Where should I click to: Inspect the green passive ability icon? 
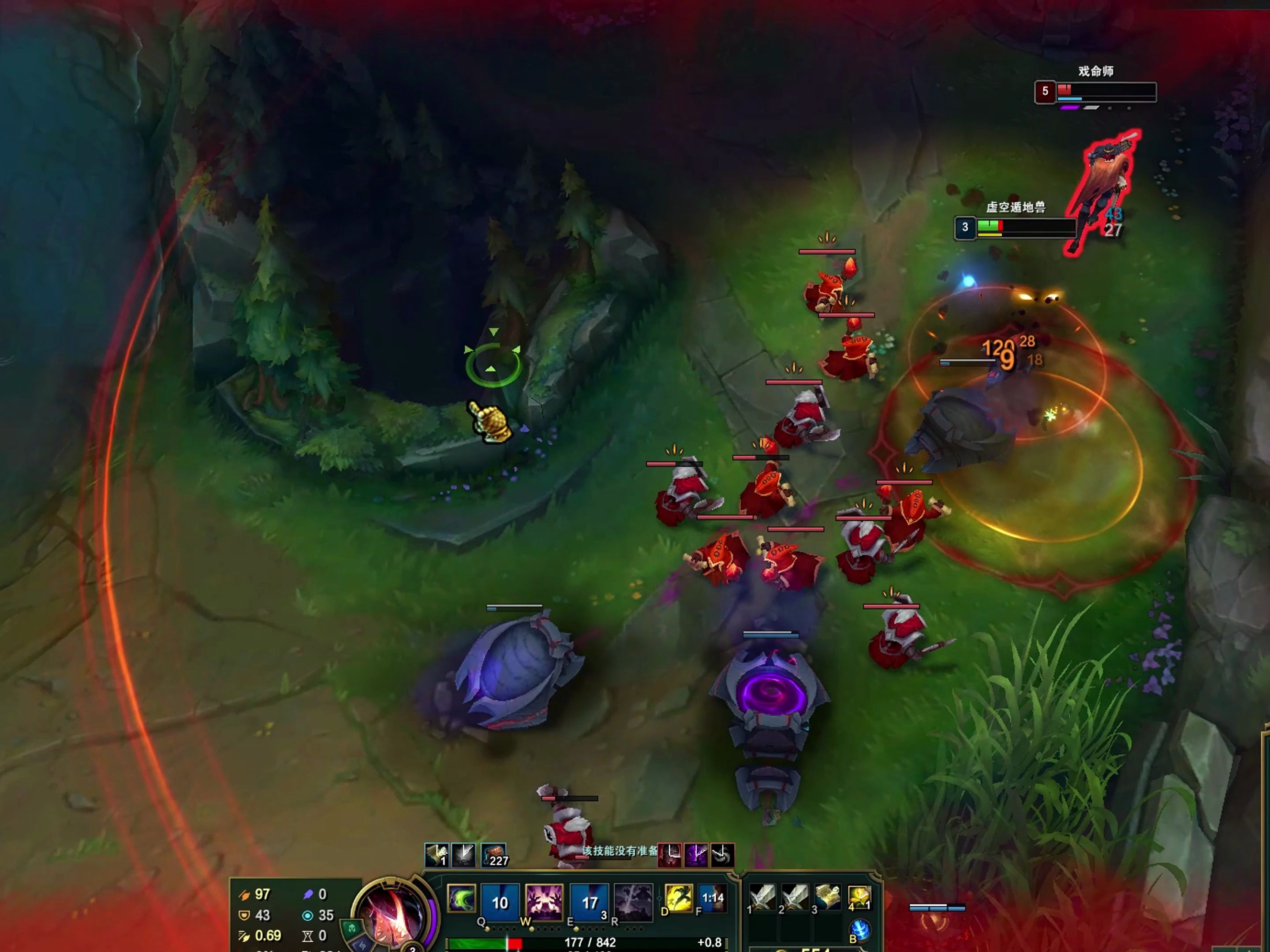(x=461, y=899)
